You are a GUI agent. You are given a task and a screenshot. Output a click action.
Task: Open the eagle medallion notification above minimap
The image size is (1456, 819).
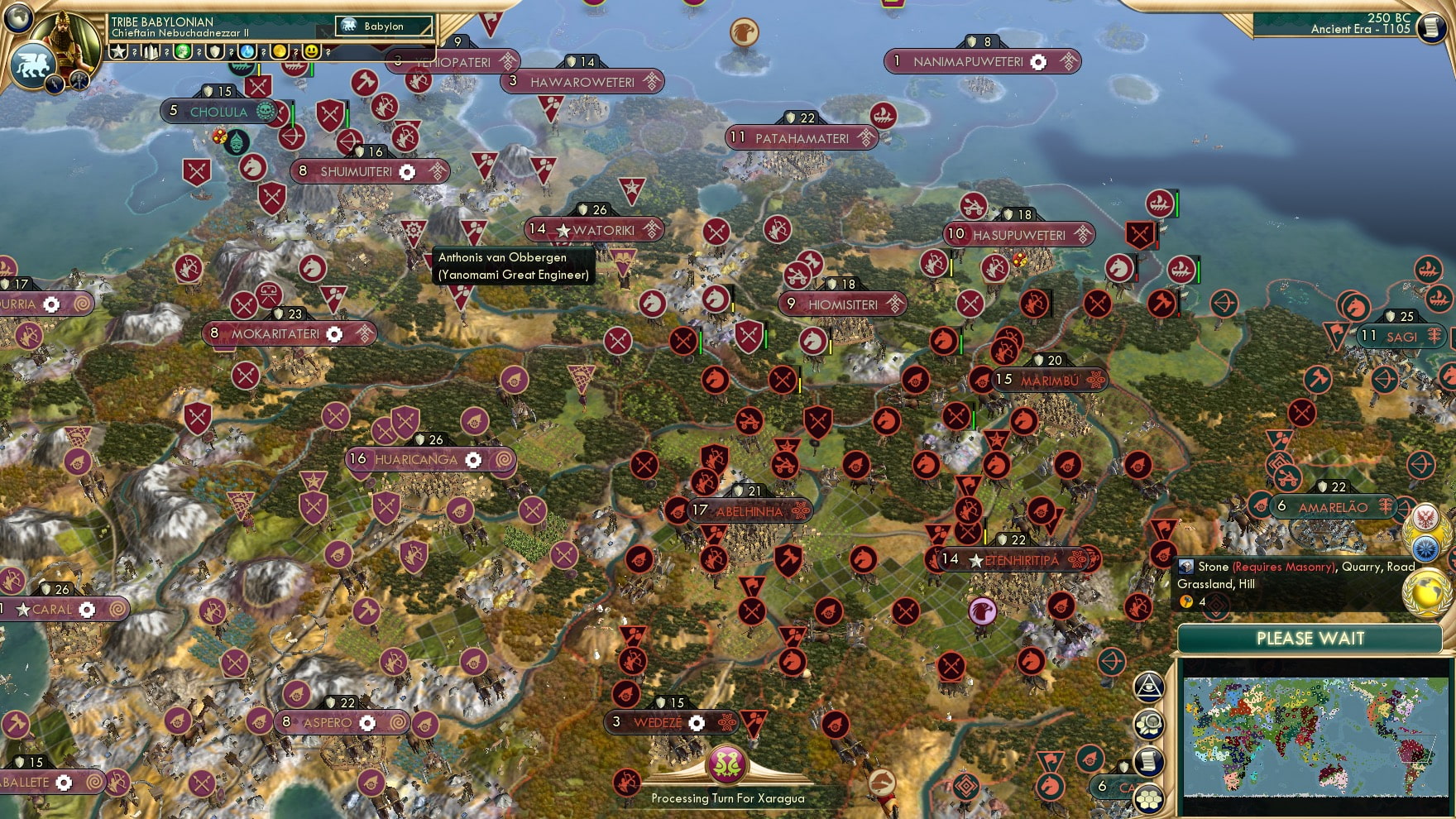[x=1425, y=519]
